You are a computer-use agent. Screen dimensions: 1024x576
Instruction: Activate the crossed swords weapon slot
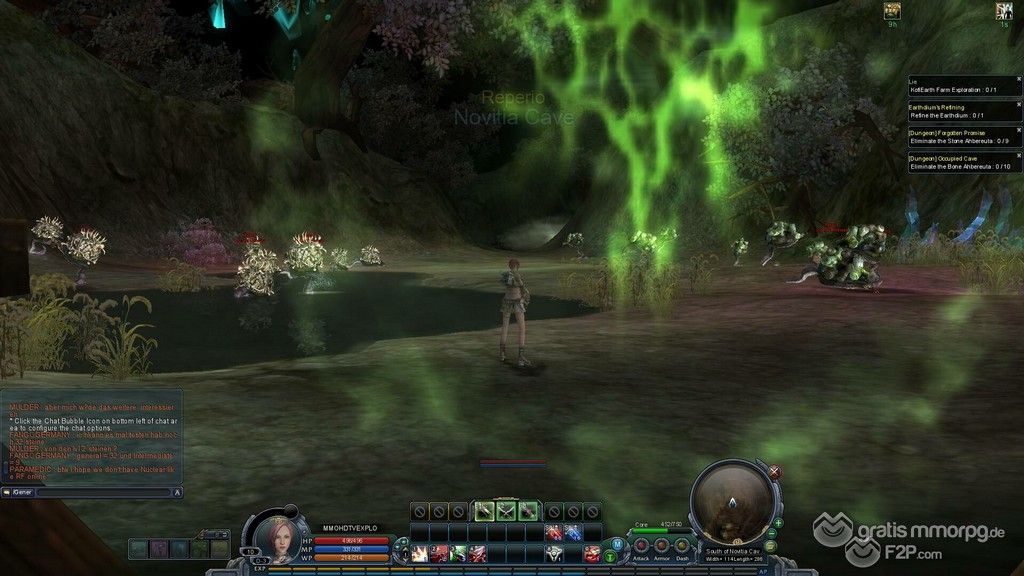(x=508, y=511)
